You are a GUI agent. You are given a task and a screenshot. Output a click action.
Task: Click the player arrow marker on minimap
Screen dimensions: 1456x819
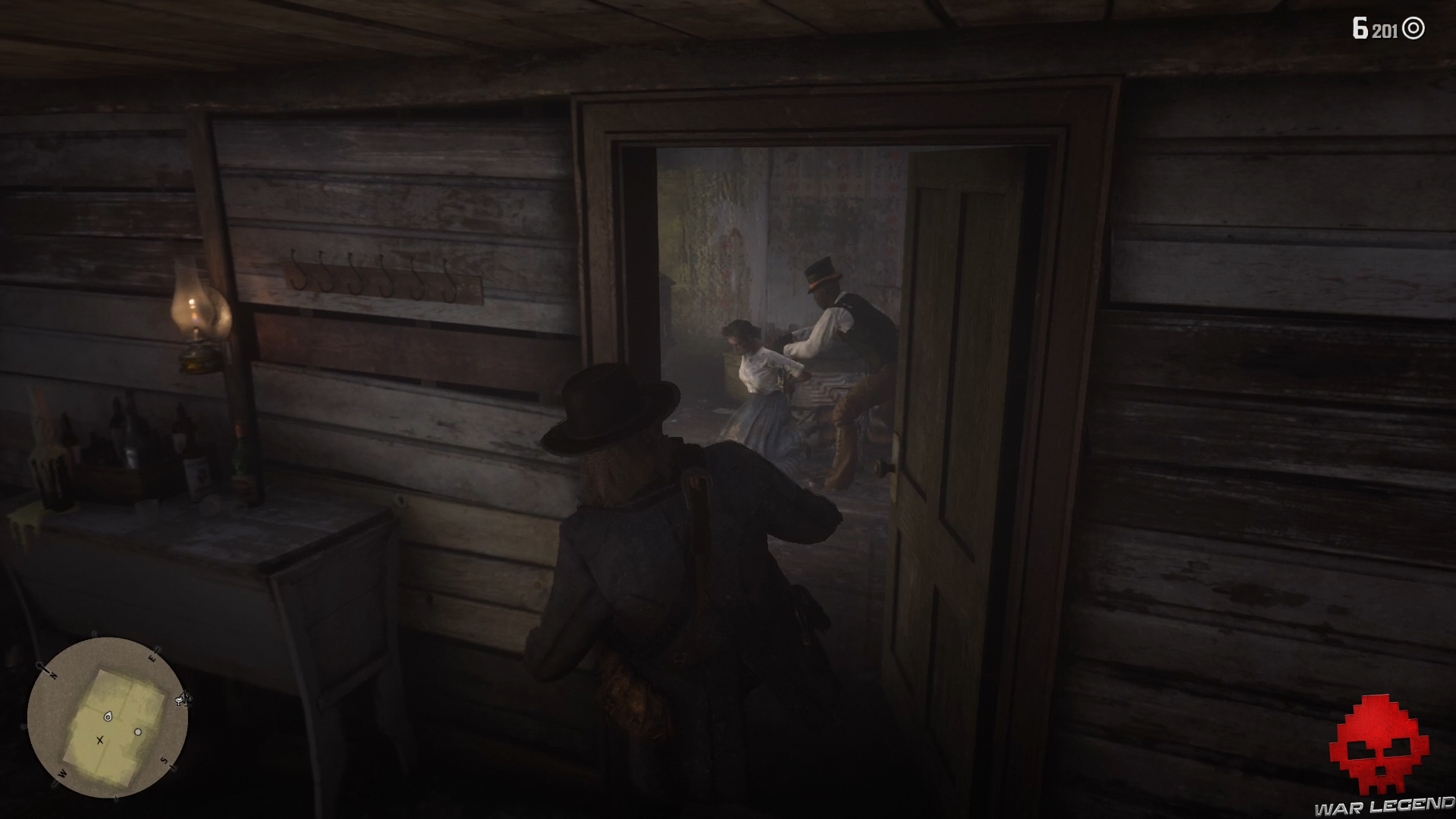click(x=108, y=716)
